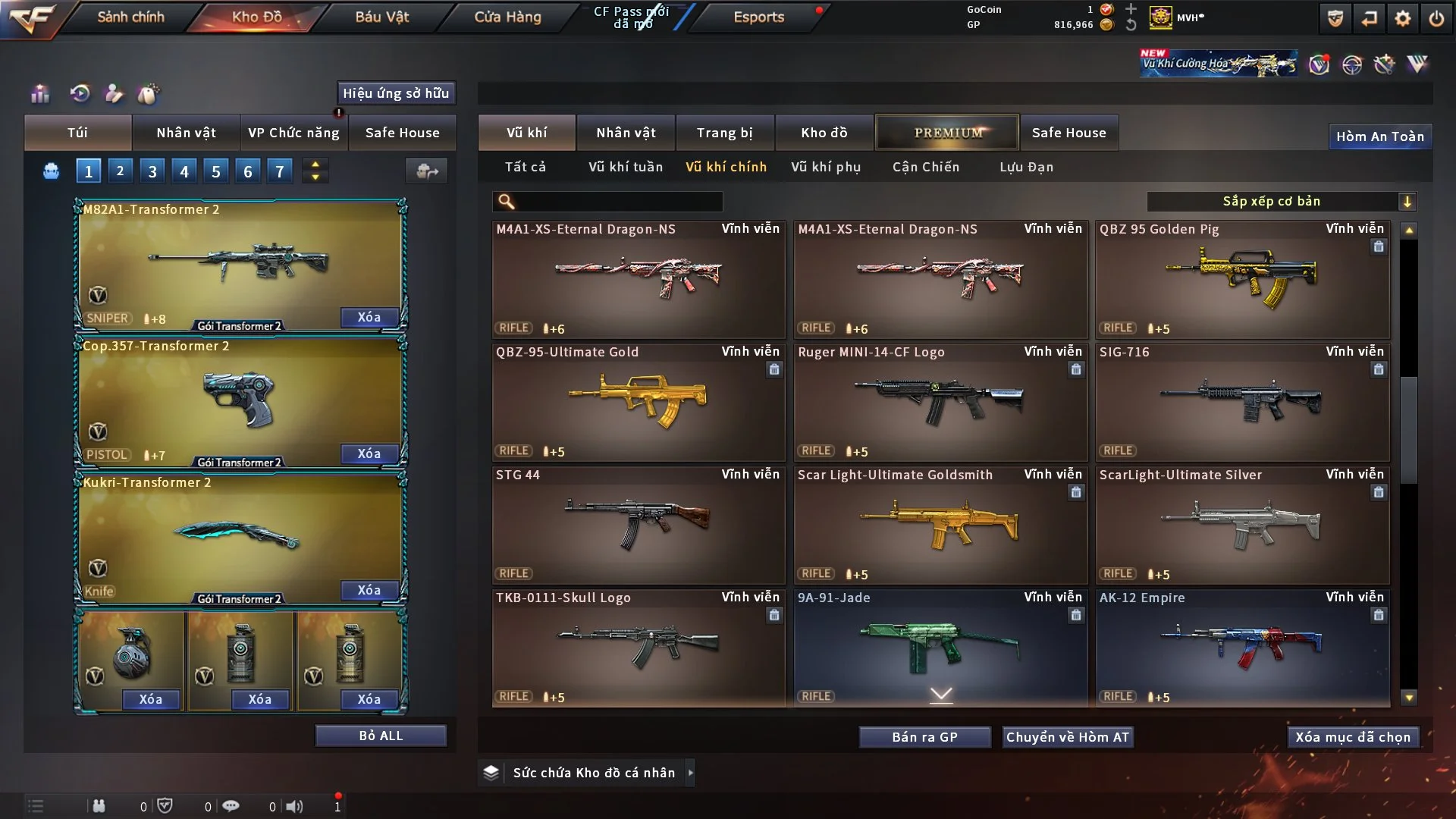Remove the M82A1-Transformer 2 with Xóa
This screenshot has height=819, width=1456.
(x=369, y=317)
